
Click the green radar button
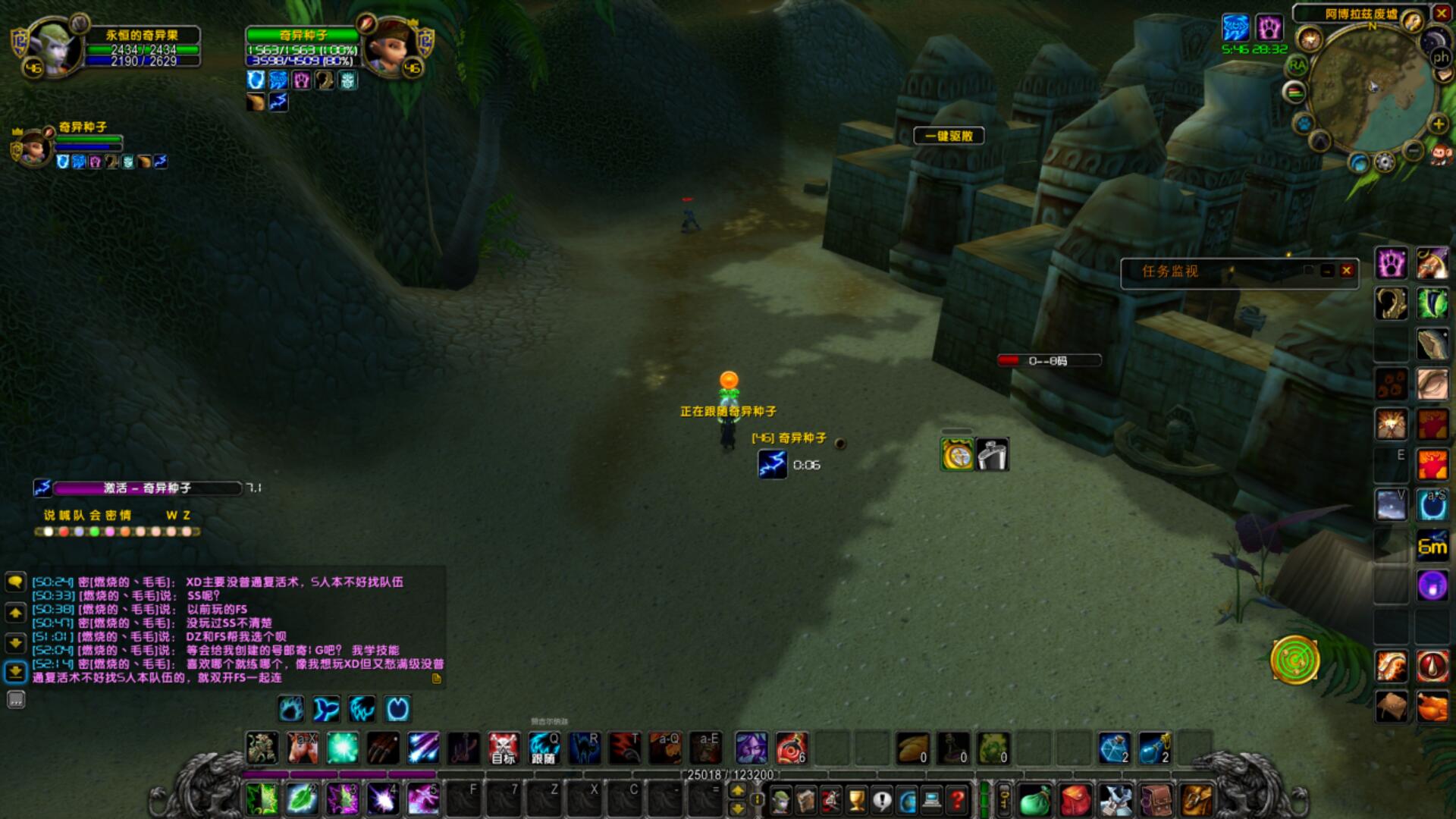click(1294, 661)
